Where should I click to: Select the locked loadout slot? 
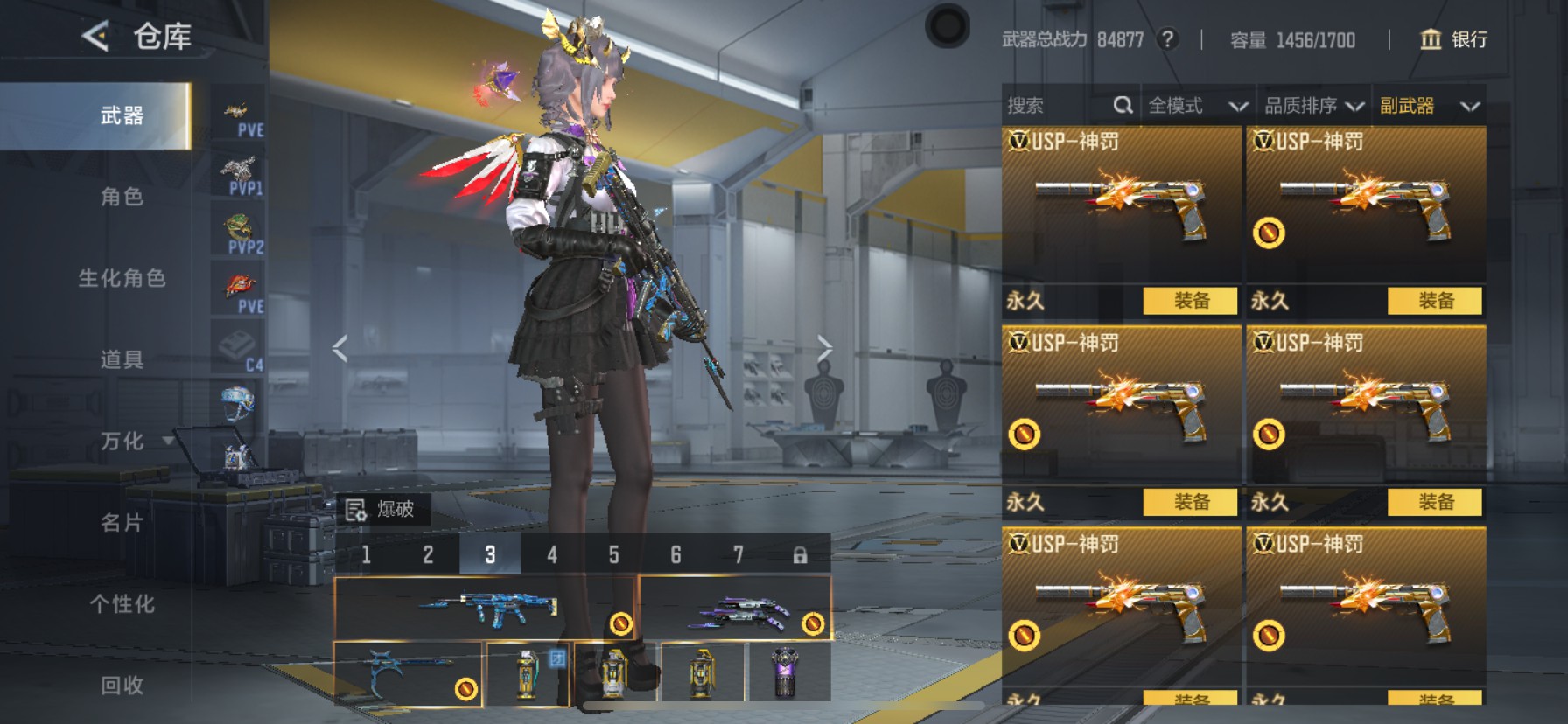pos(799,554)
